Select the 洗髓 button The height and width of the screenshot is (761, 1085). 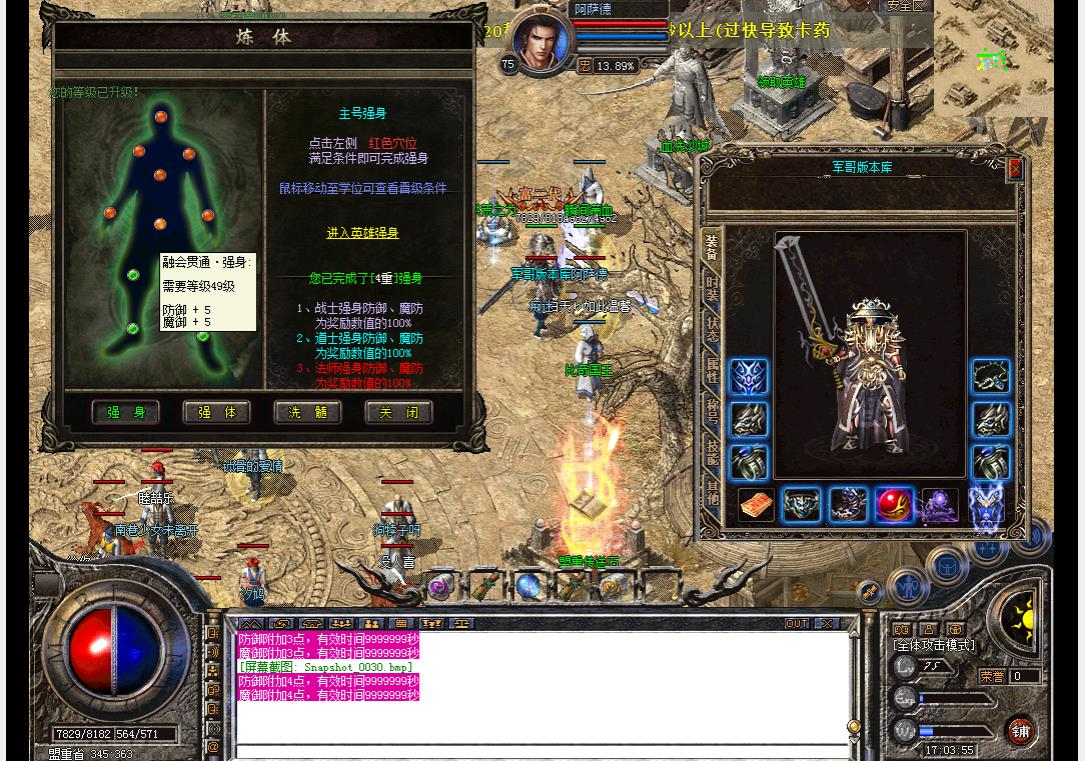click(308, 412)
